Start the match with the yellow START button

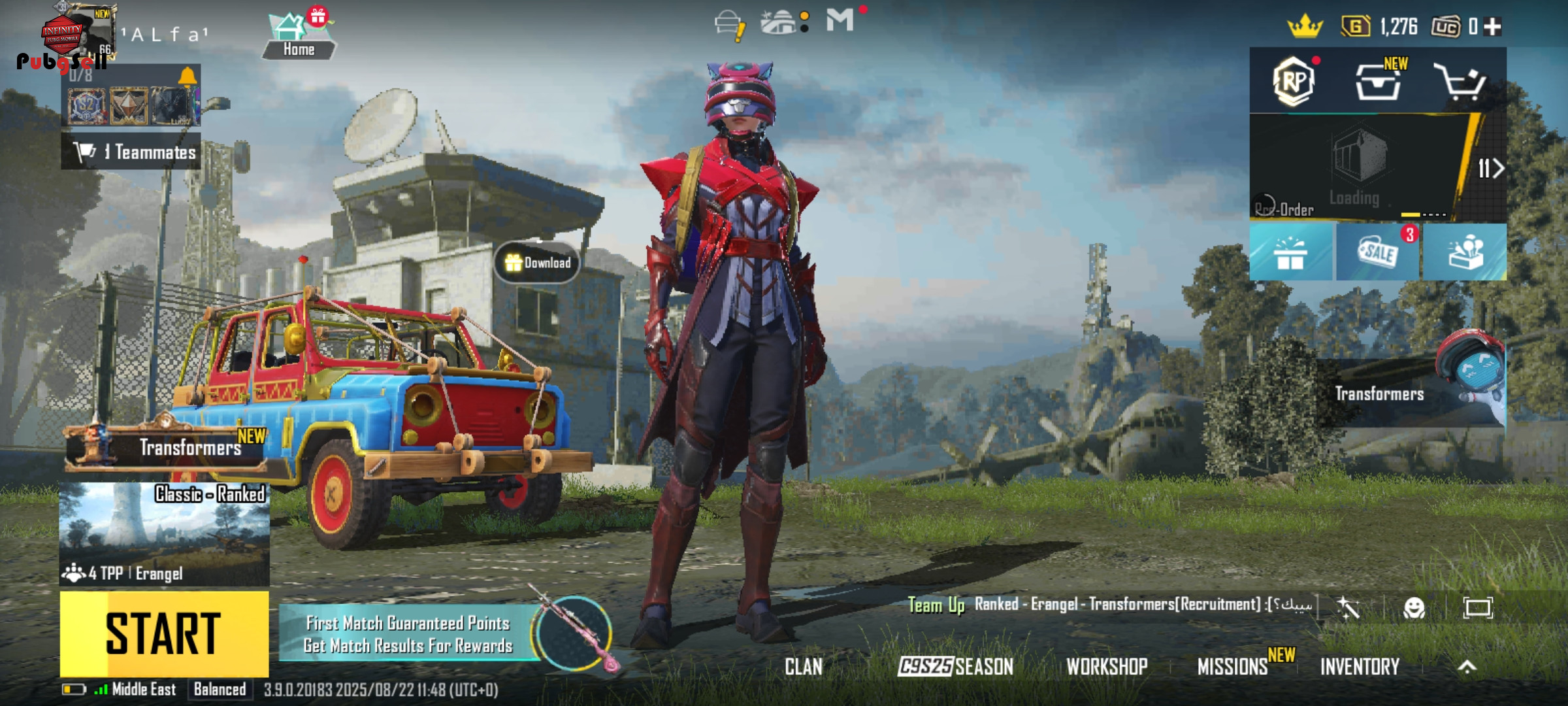pyautogui.click(x=164, y=633)
